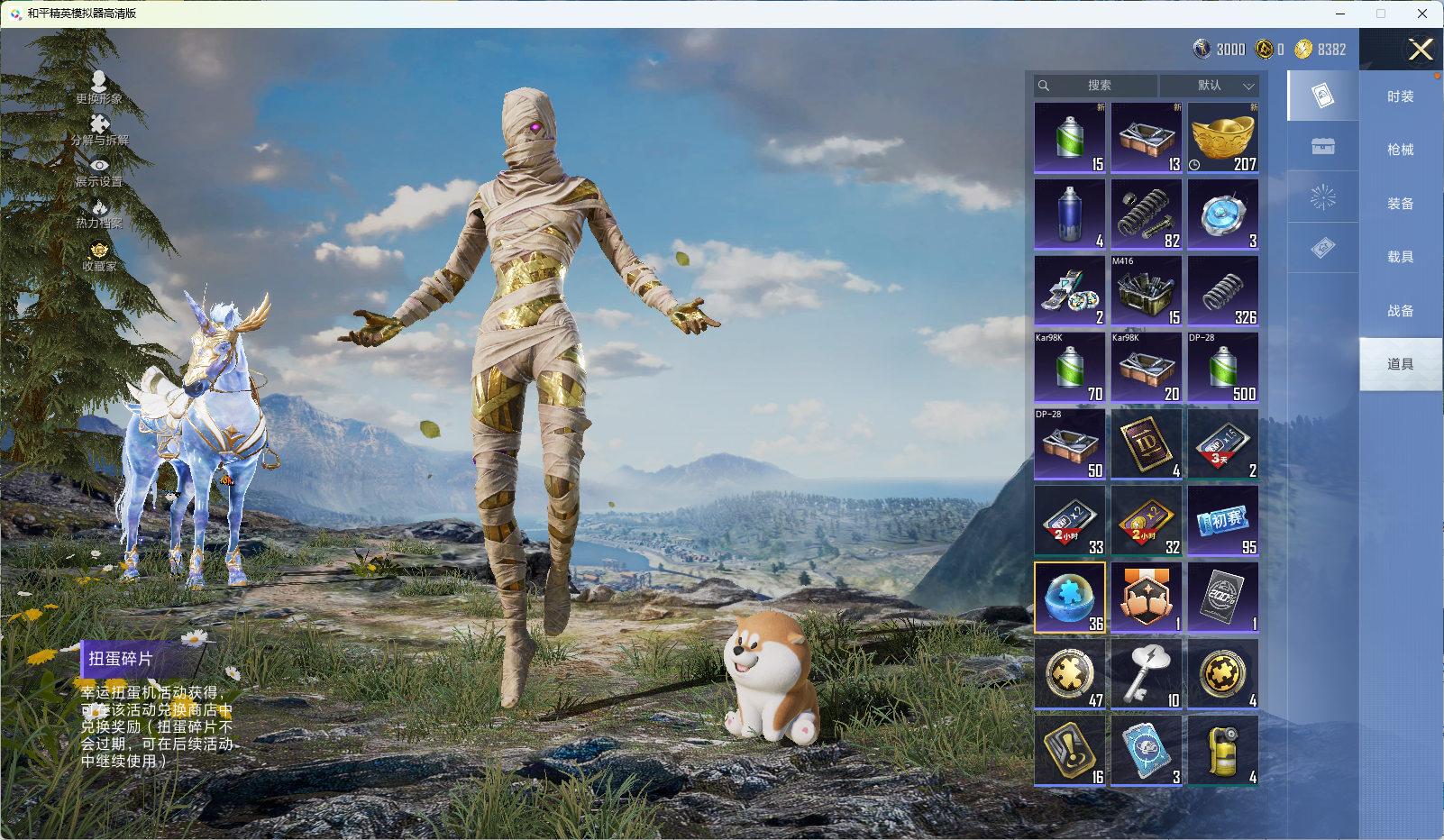Select the gold ingot item slot
1444x840 pixels.
pyautogui.click(x=1223, y=137)
